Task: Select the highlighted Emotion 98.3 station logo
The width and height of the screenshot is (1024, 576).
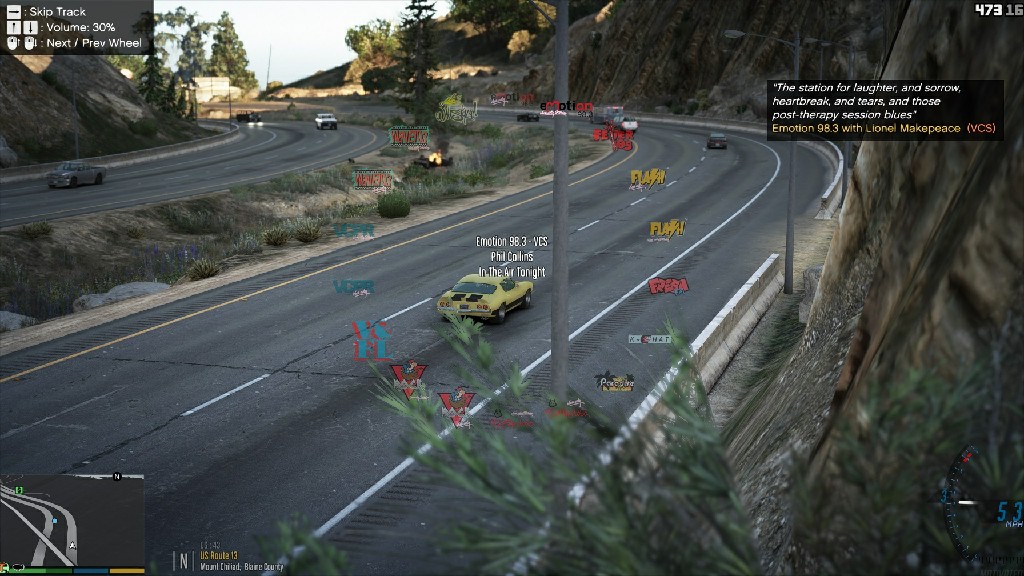Action: coord(566,108)
